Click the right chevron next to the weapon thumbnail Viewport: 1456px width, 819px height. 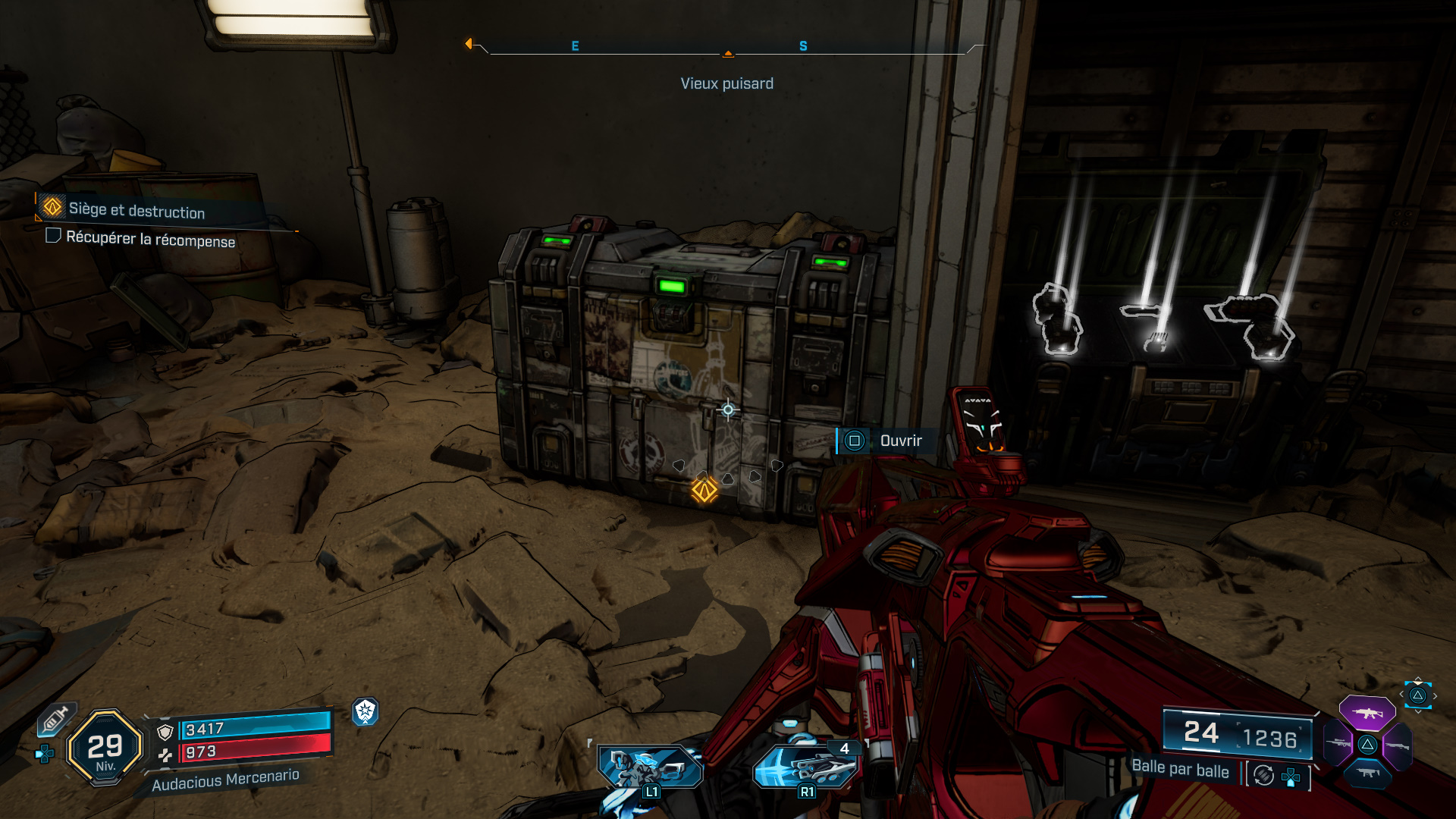click(1436, 696)
